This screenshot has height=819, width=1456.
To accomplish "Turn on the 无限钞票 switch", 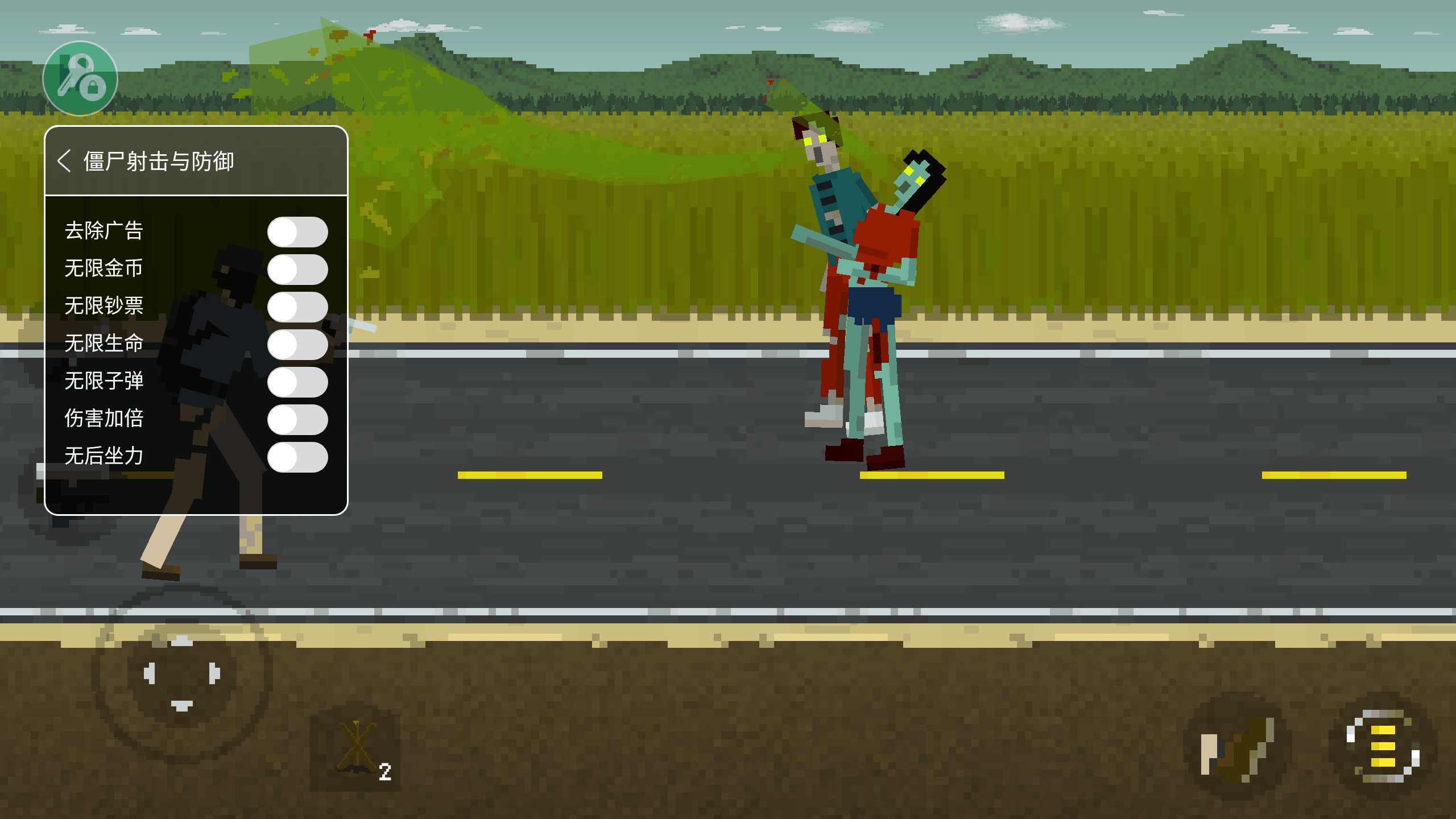I will (x=297, y=307).
